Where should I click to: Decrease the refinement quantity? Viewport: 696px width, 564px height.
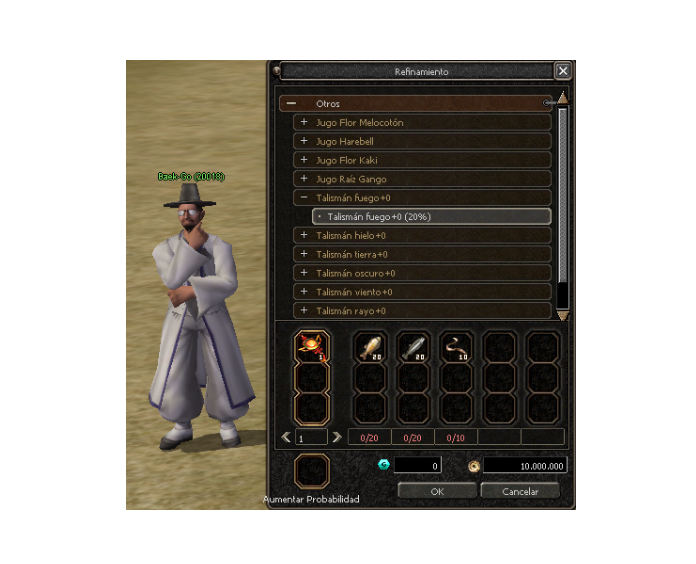point(286,437)
